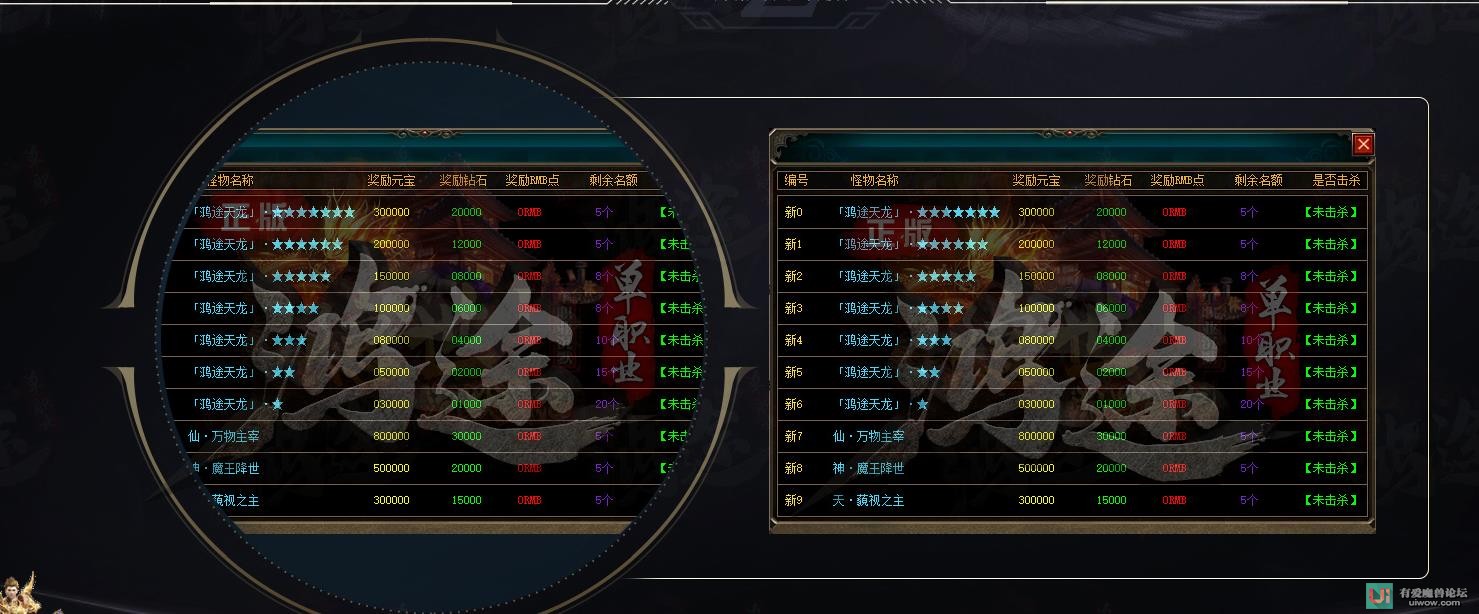Select row 新1 six-star 鸿途天龙

coord(1071,244)
